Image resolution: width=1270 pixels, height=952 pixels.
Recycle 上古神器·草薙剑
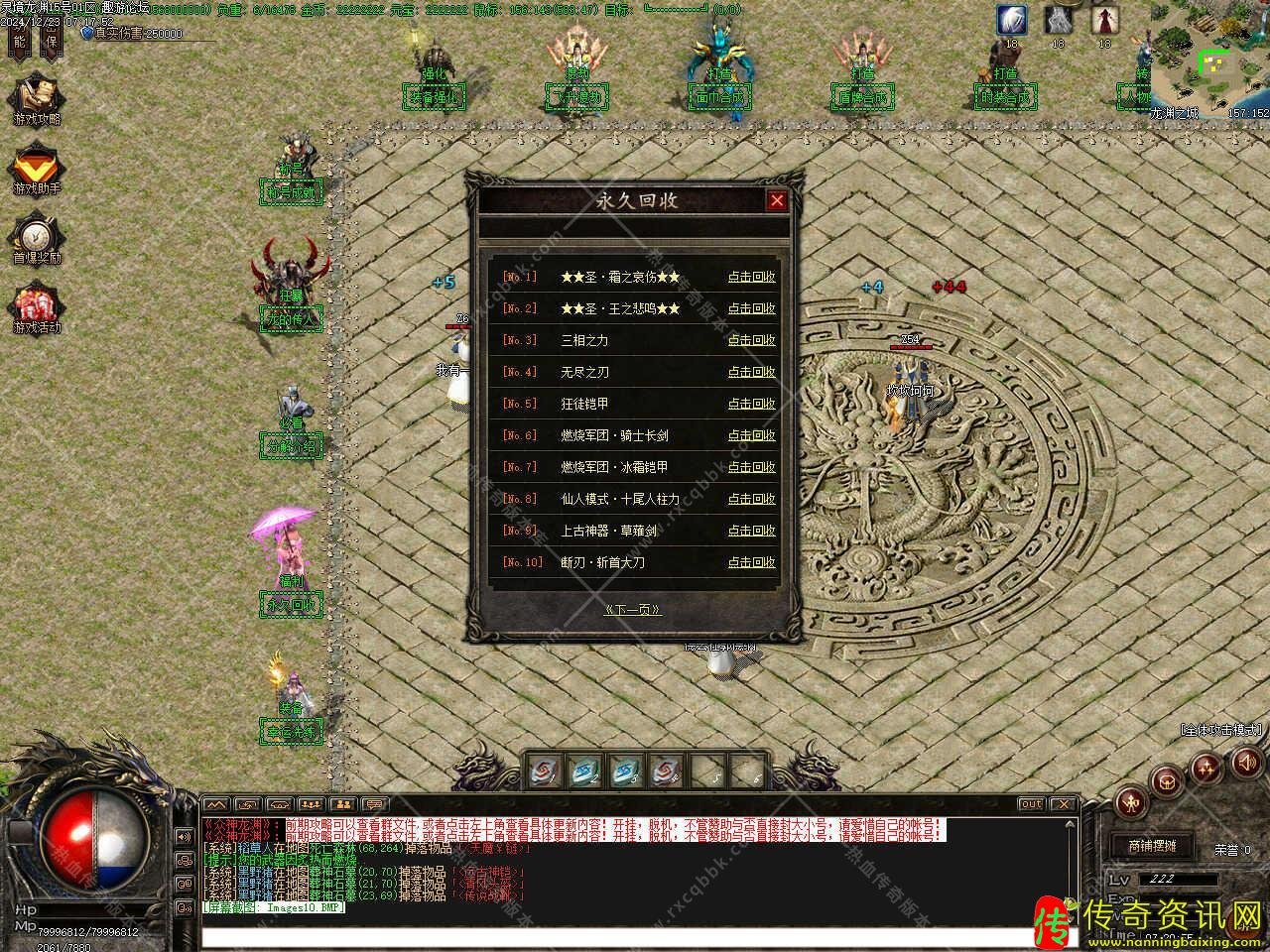pyautogui.click(x=751, y=531)
